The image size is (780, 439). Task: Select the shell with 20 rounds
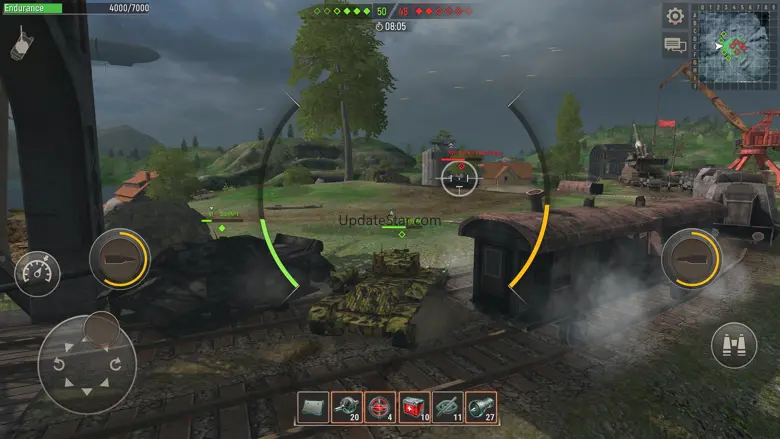tap(347, 406)
